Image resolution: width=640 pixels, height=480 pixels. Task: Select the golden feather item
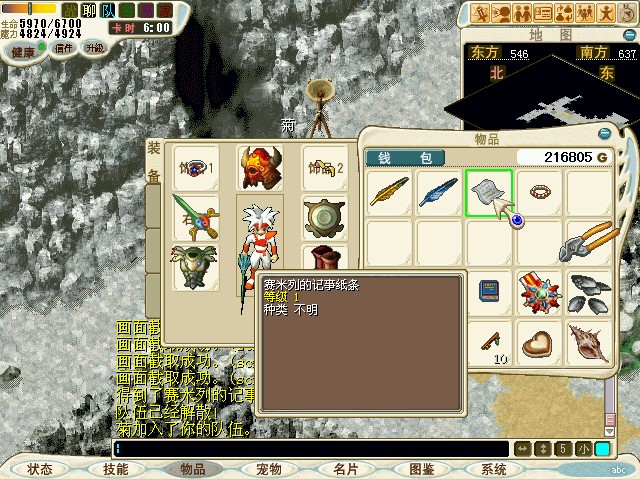[x=388, y=191]
